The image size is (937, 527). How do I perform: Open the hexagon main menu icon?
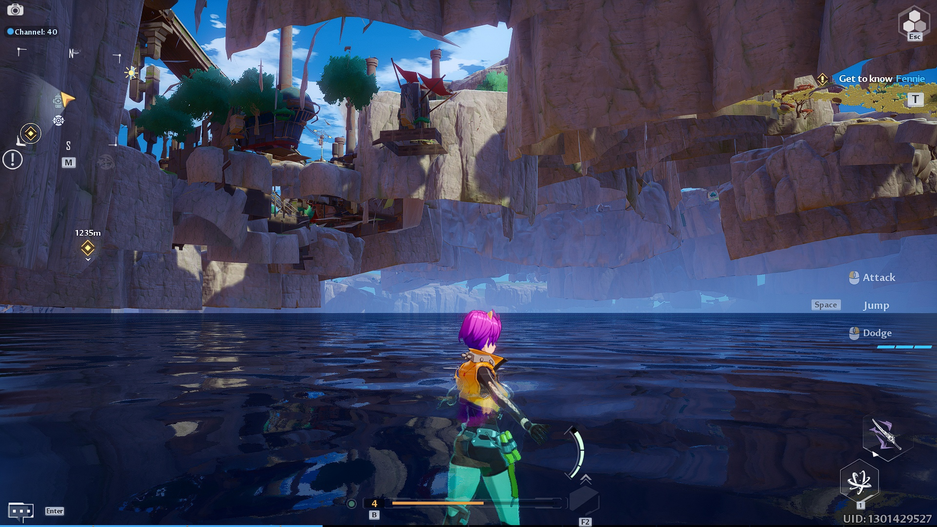point(913,21)
